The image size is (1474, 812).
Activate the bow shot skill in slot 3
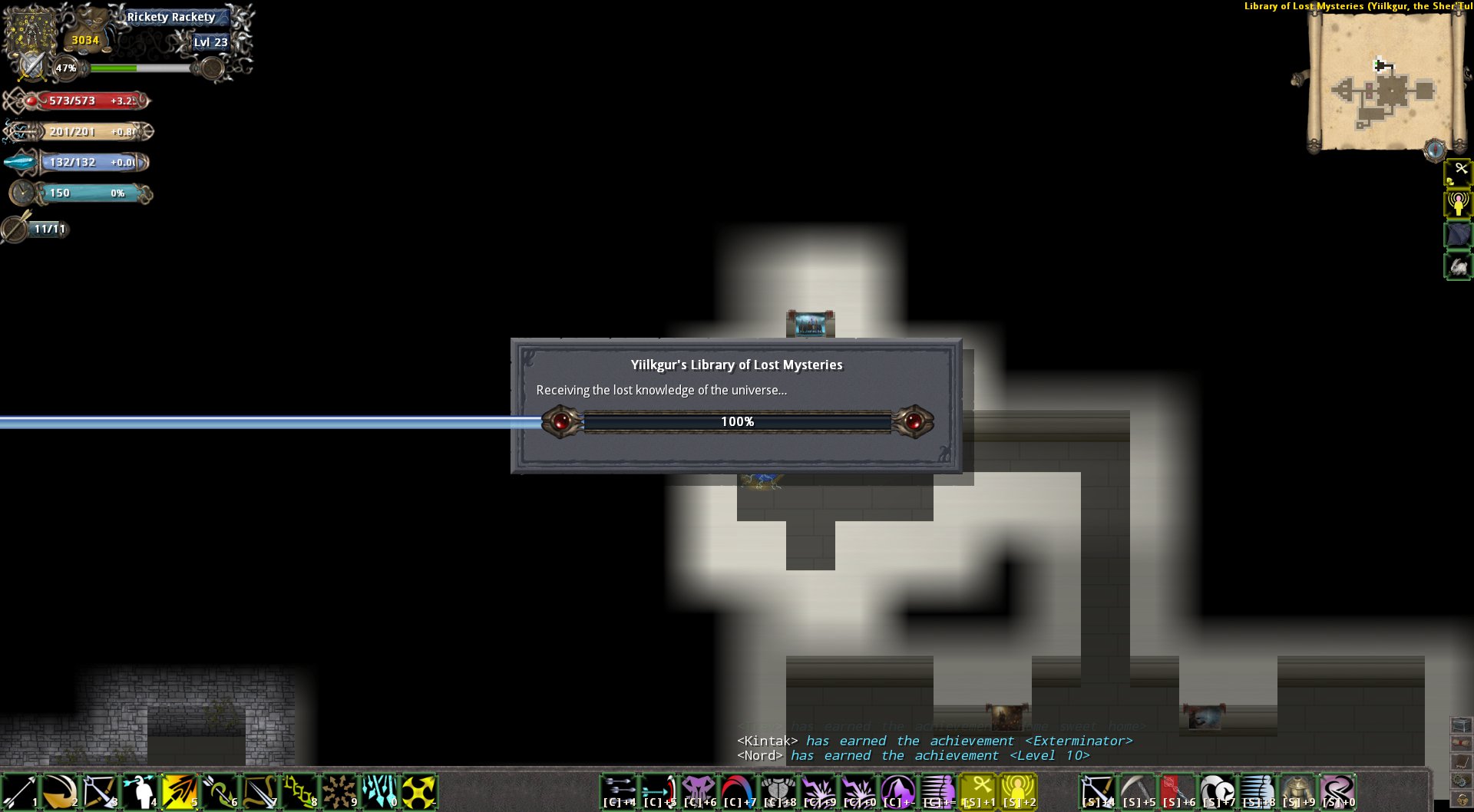pos(99,792)
